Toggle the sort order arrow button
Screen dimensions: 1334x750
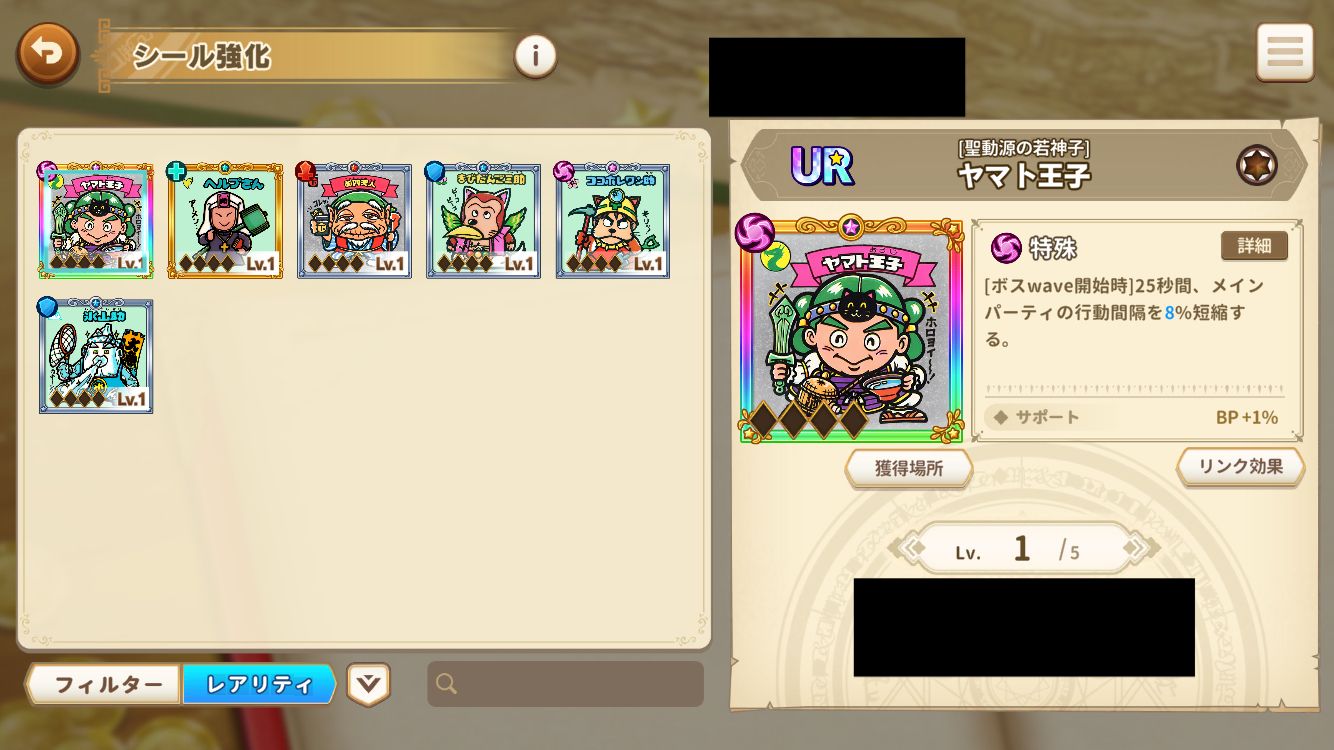pyautogui.click(x=368, y=684)
